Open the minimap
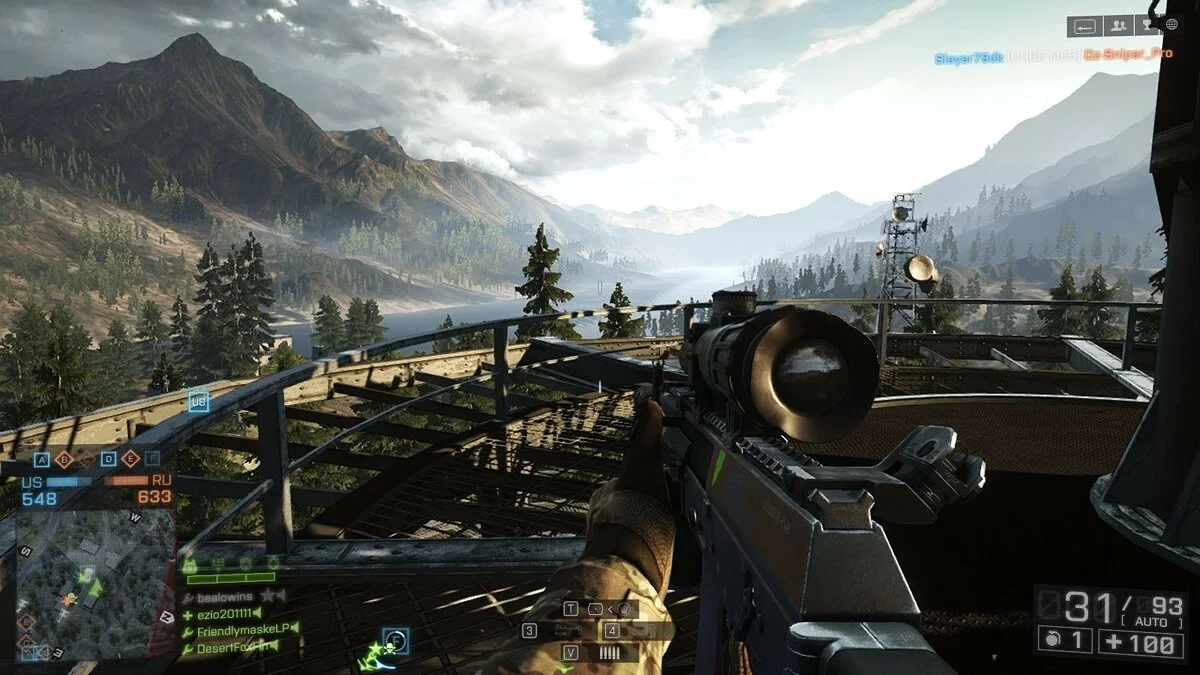 (95, 585)
